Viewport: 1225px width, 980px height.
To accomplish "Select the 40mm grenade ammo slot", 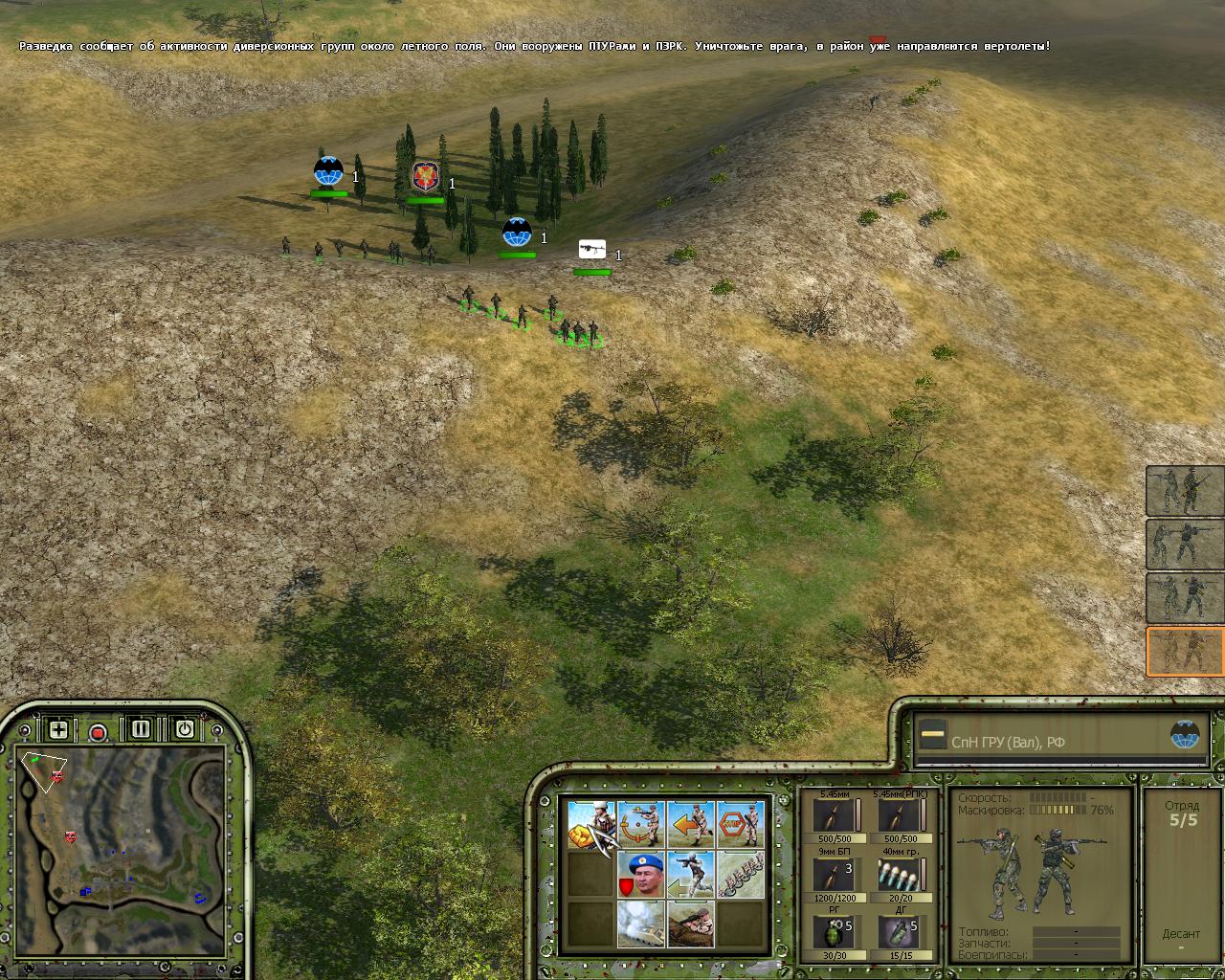I will point(898,875).
